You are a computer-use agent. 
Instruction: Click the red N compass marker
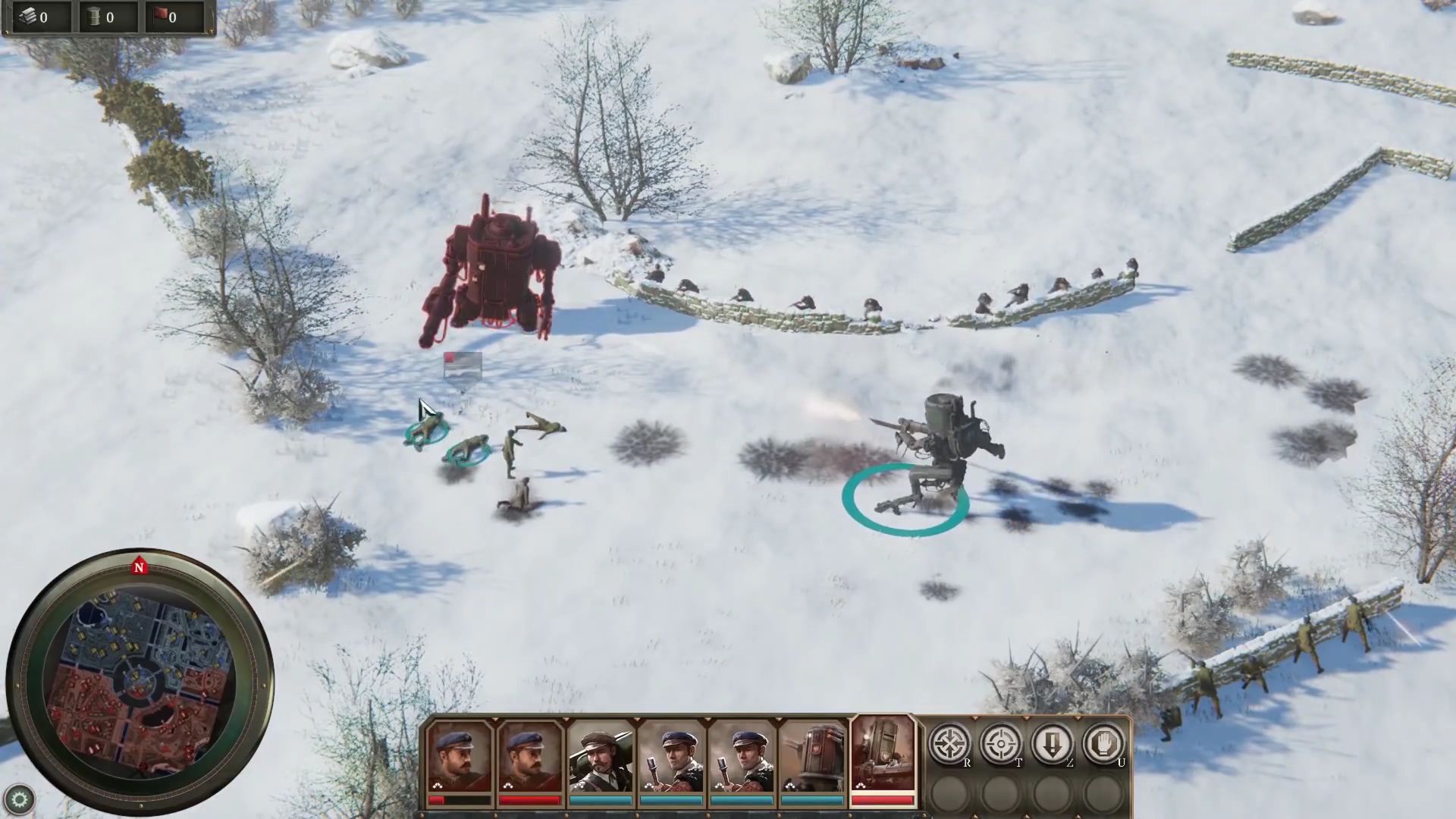(139, 566)
